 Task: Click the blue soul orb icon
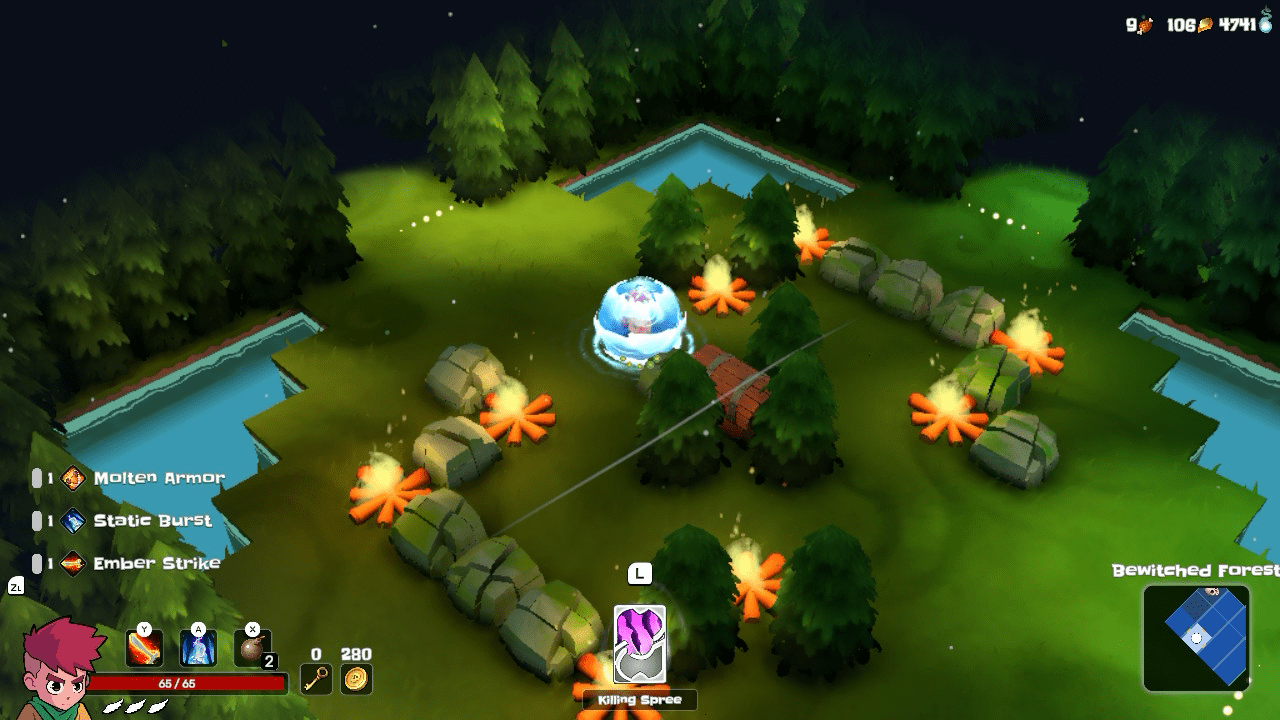click(x=1265, y=24)
